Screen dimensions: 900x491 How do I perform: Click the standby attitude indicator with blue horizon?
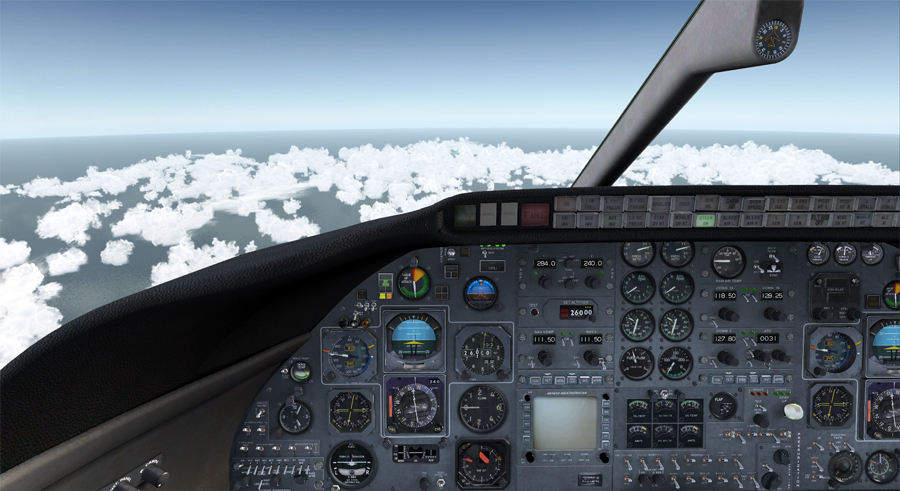coord(481,292)
